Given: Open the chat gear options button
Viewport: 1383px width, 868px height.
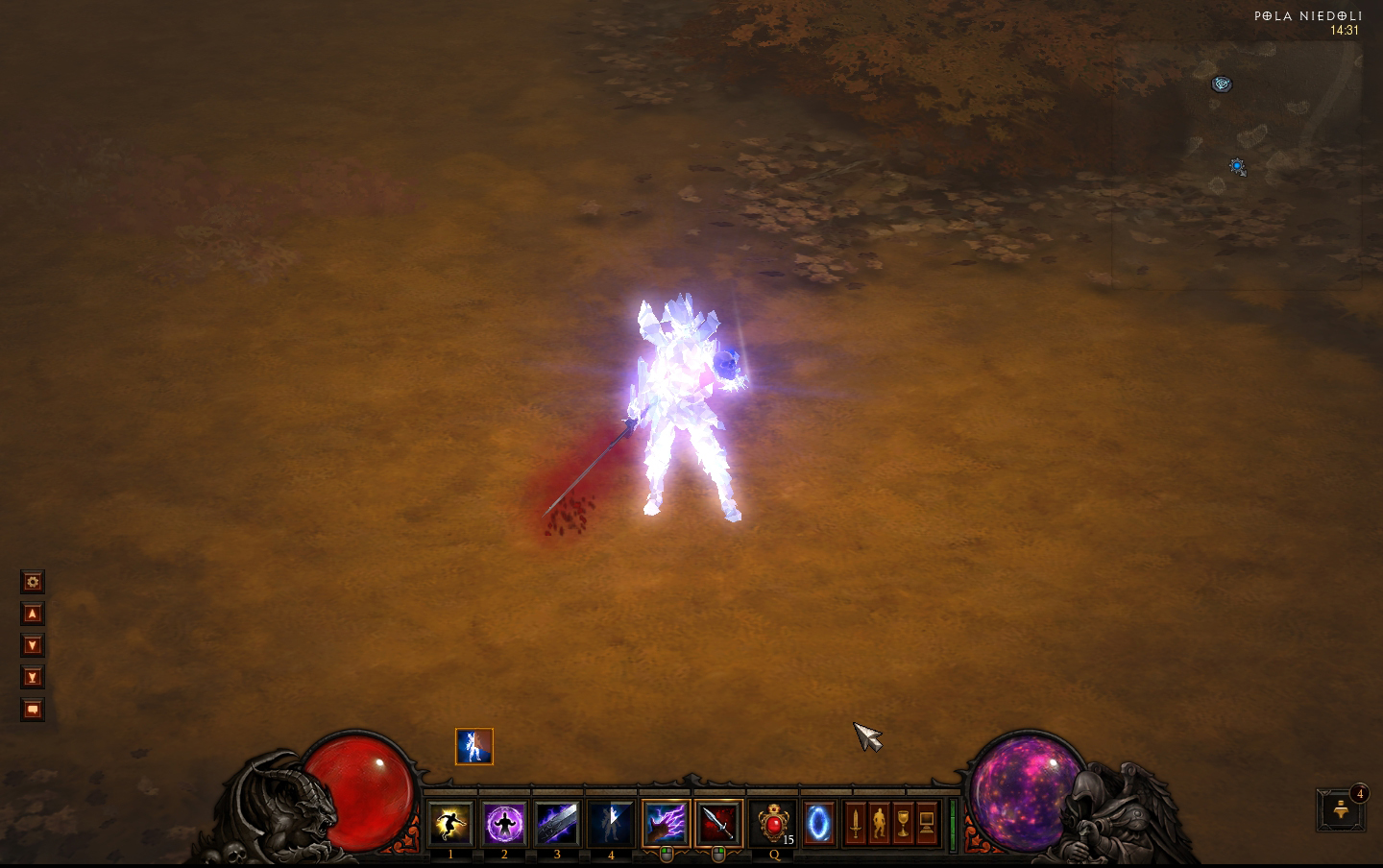Looking at the screenshot, I should [33, 582].
